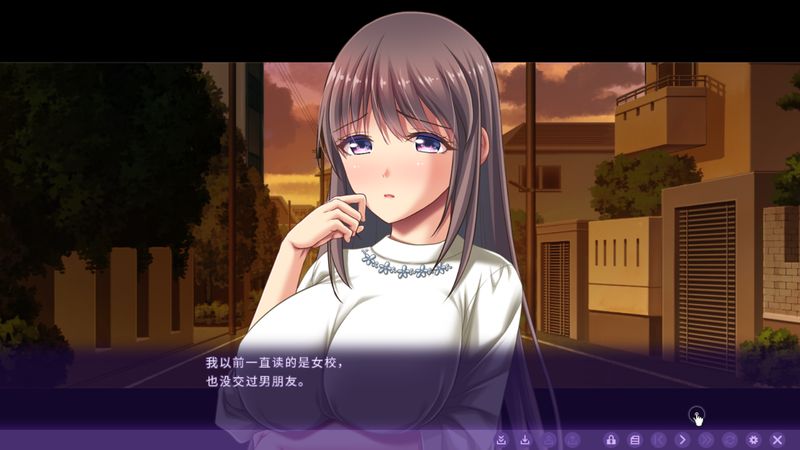Click the download-arrow icon with checkmark

click(x=501, y=439)
